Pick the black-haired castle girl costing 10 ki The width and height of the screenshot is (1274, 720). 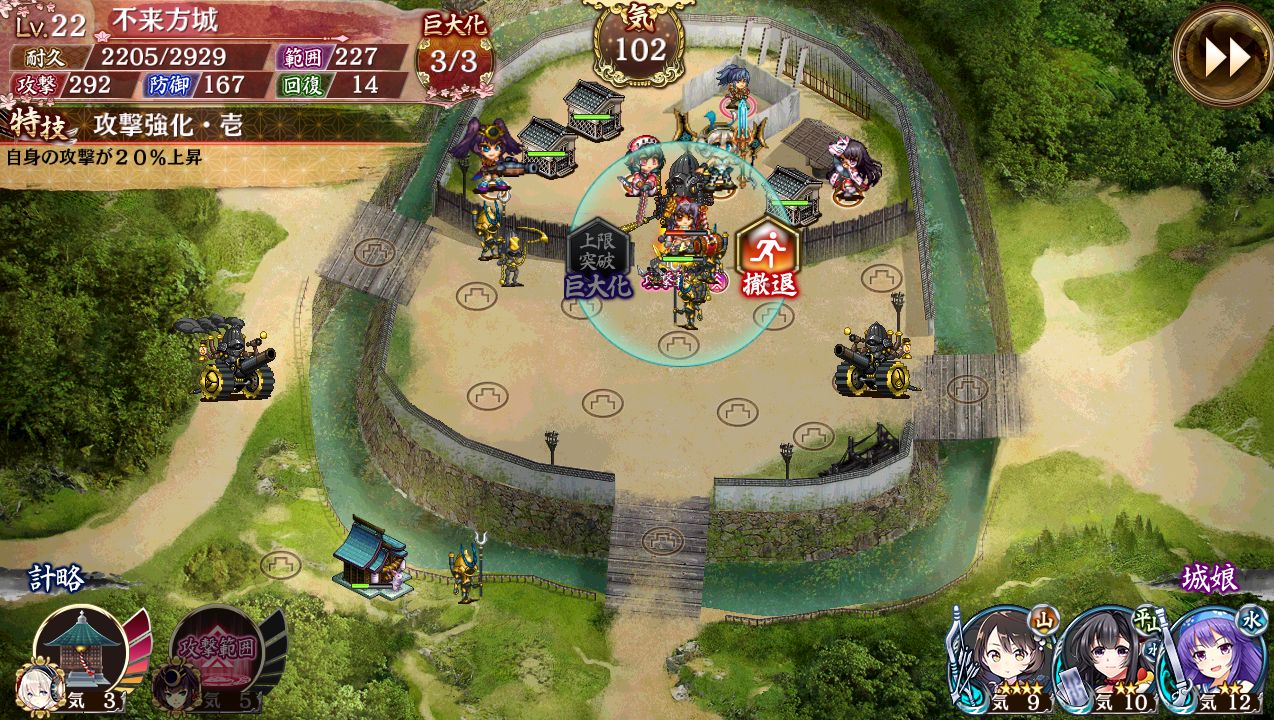[1109, 660]
